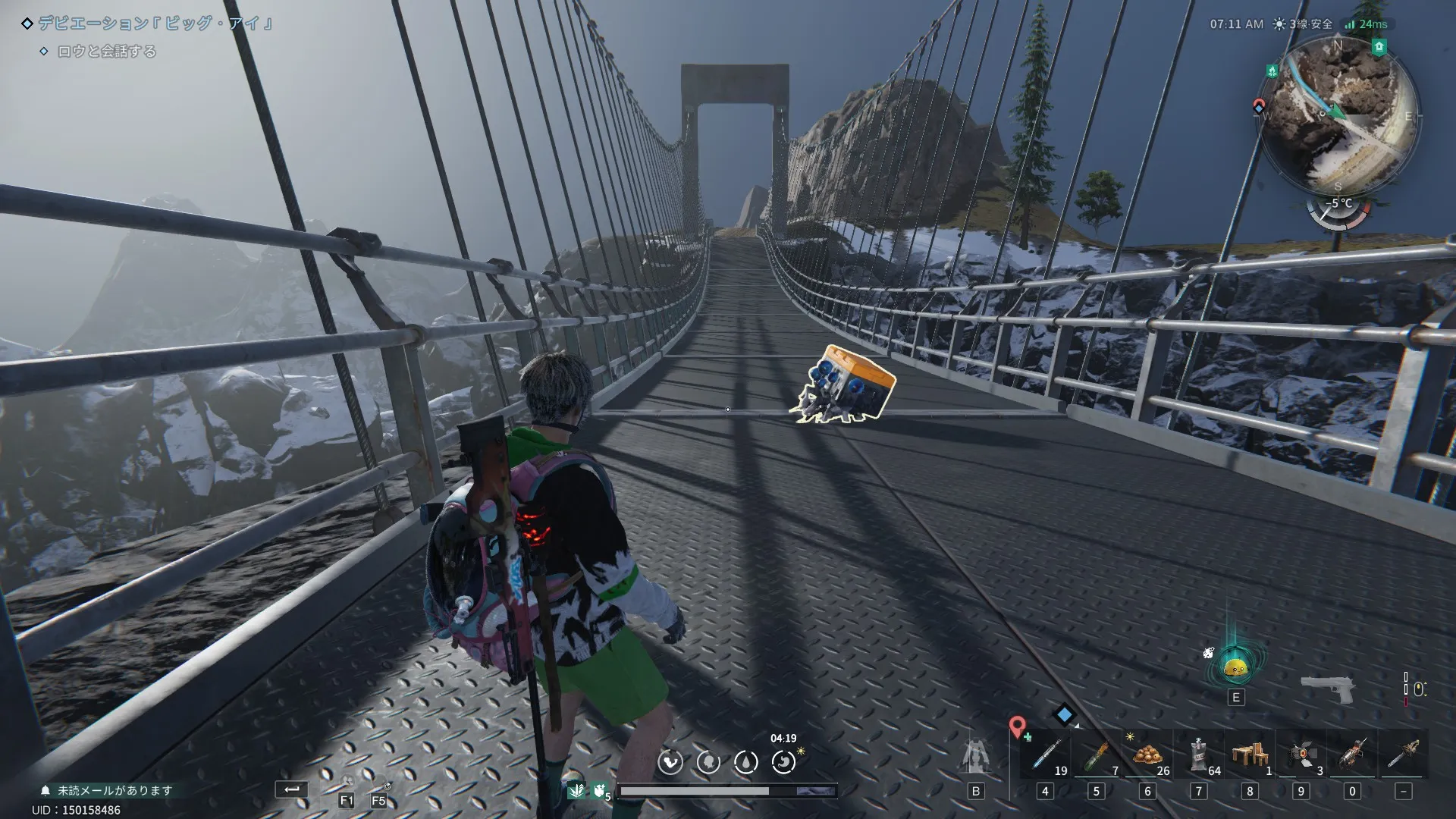Inspect the green plant buff icon
The height and width of the screenshot is (819, 1456).
tap(576, 791)
